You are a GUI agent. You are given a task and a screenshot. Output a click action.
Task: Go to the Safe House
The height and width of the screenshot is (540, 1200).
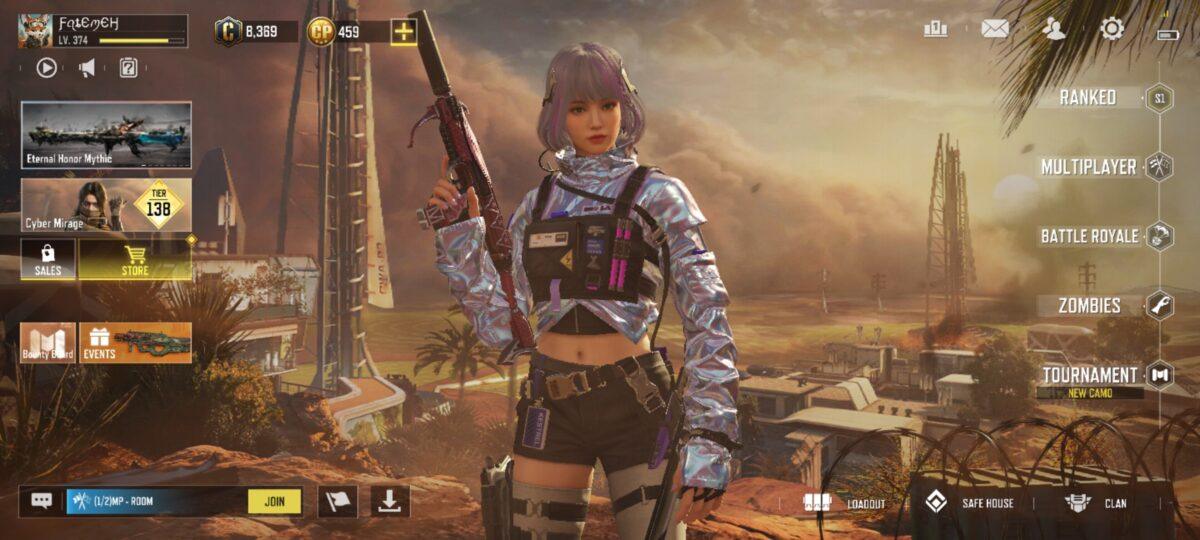pos(970,503)
